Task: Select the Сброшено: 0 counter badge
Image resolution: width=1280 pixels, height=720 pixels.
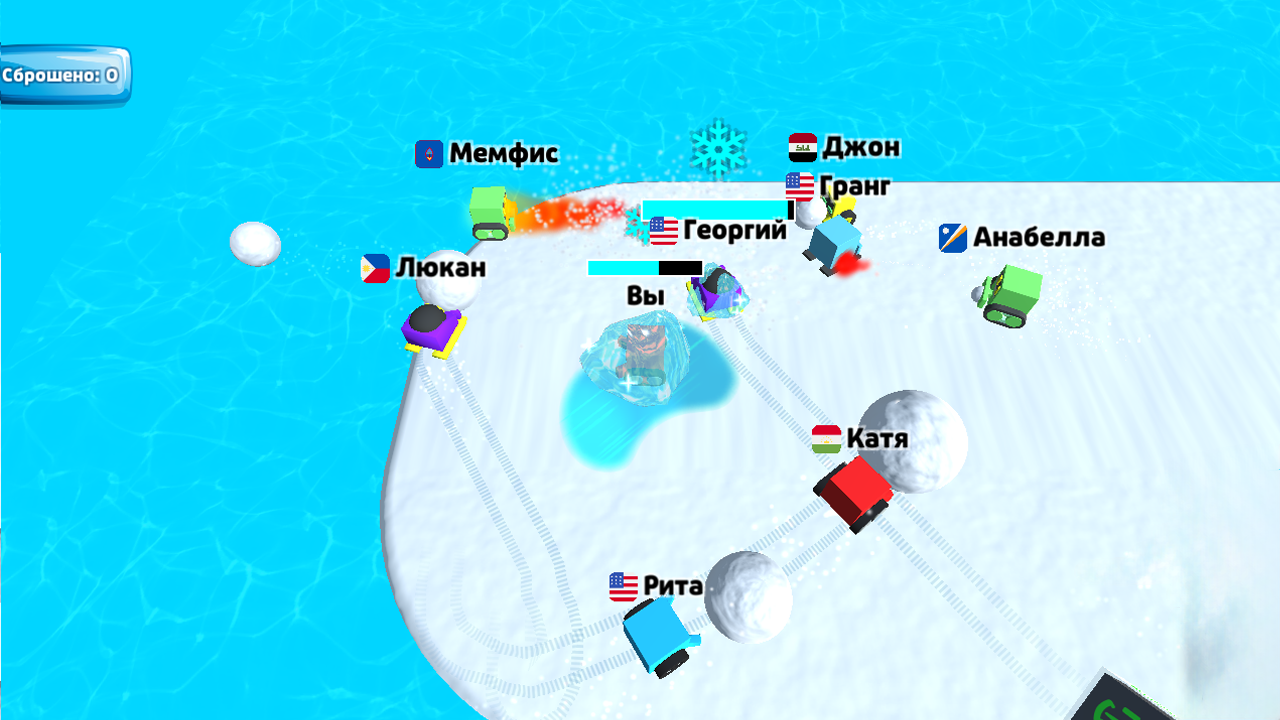Action: (x=63, y=72)
